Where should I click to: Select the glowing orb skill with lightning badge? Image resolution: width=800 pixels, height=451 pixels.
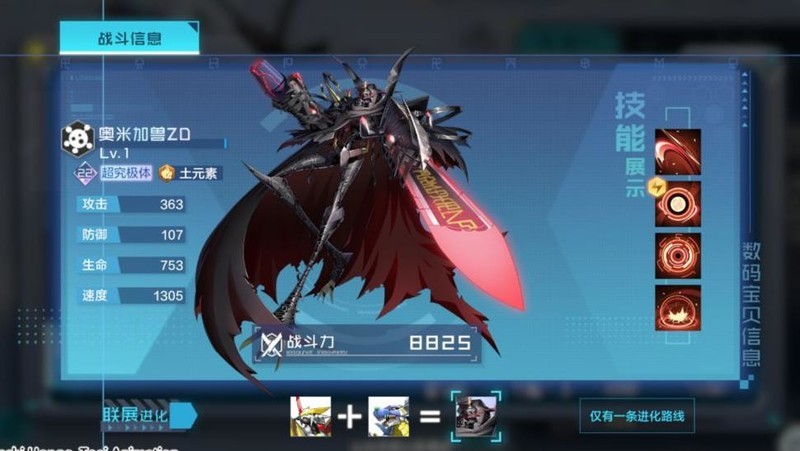[677, 203]
